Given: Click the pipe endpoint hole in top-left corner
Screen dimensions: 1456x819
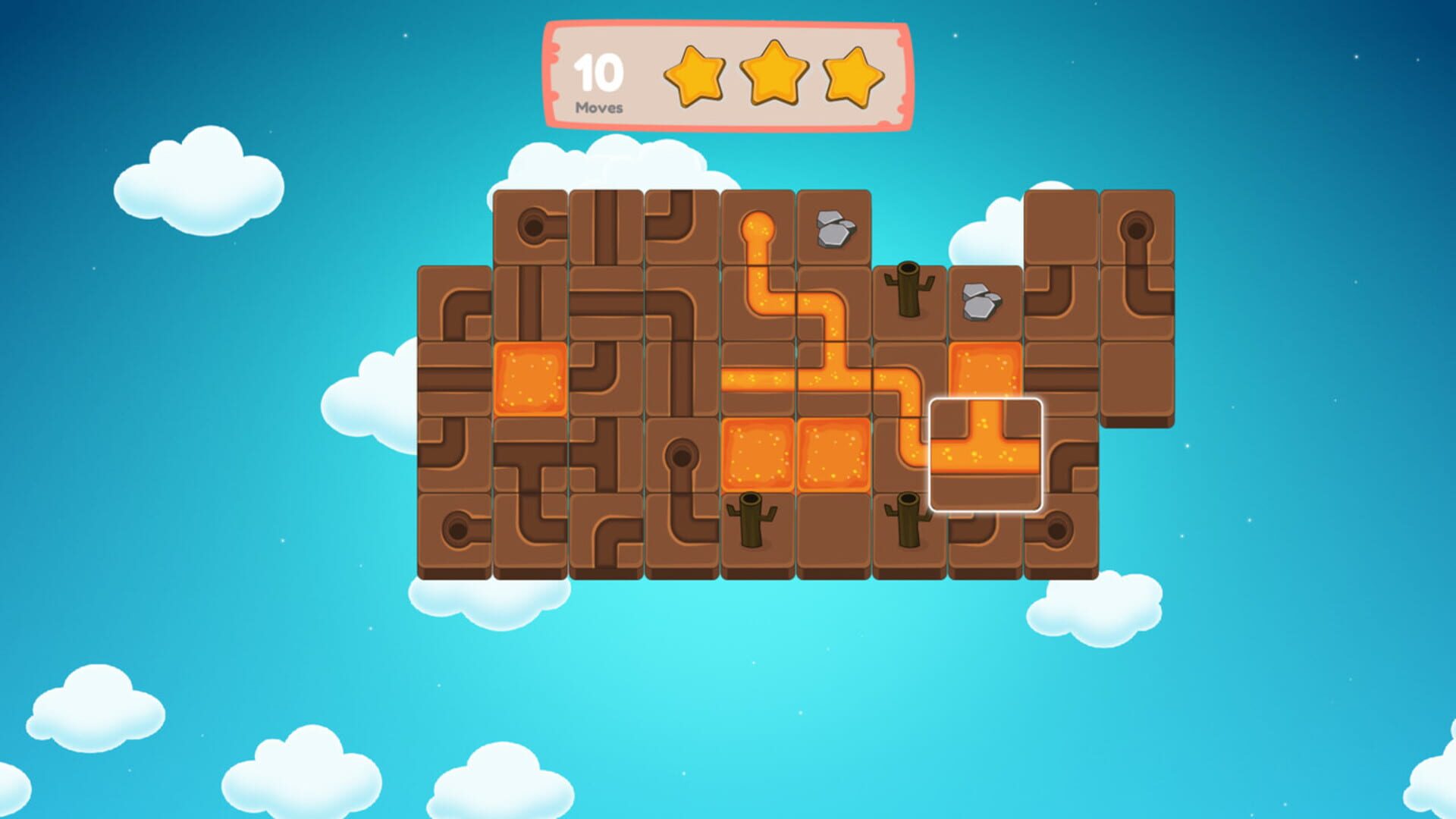Looking at the screenshot, I should pyautogui.click(x=532, y=225).
